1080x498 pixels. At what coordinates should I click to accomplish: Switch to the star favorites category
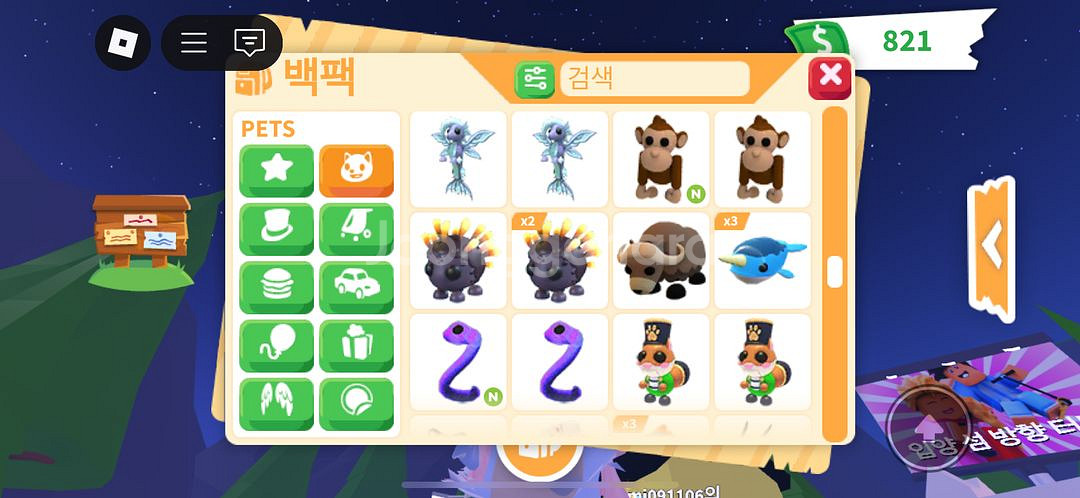pyautogui.click(x=276, y=171)
